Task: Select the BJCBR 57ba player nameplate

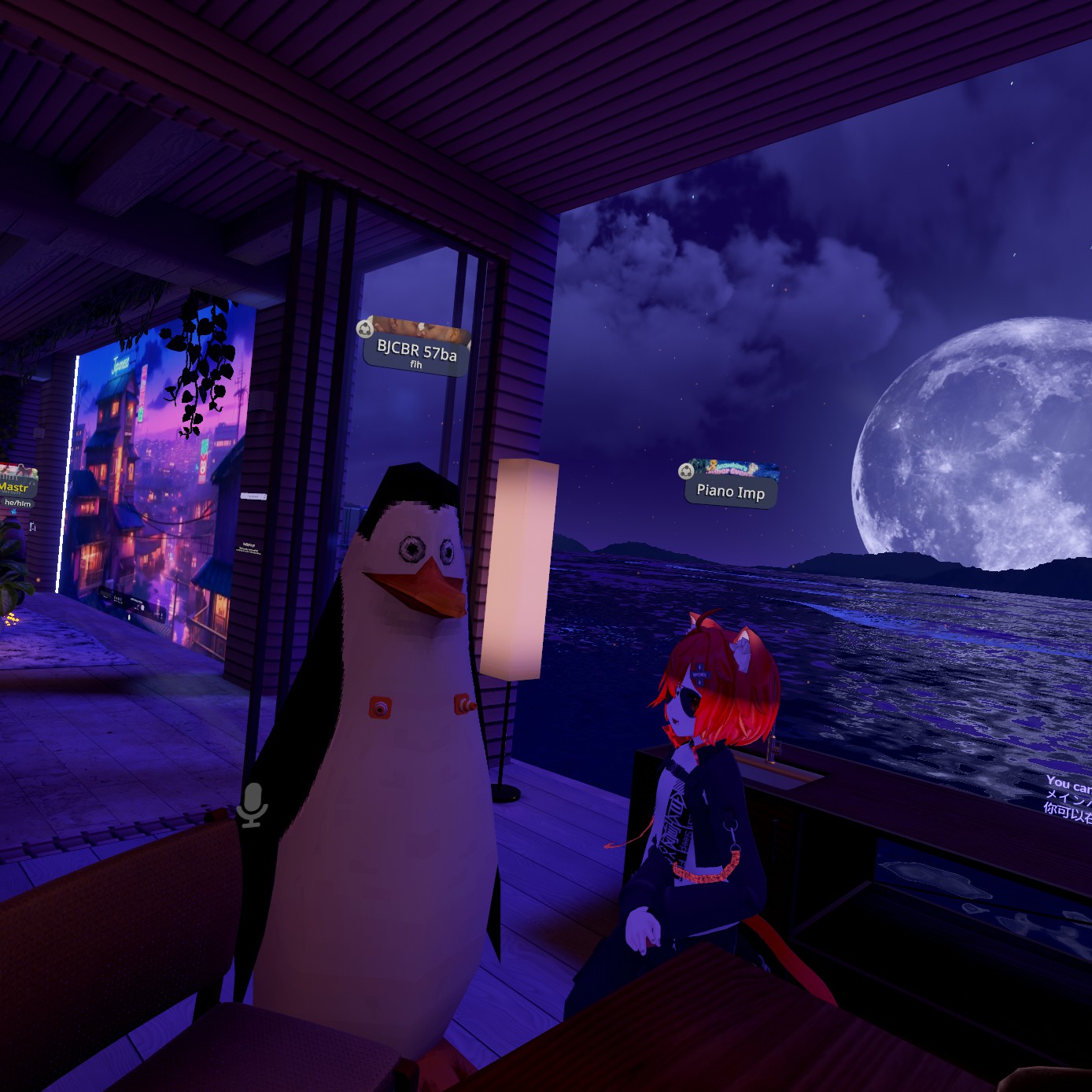Action: point(416,353)
